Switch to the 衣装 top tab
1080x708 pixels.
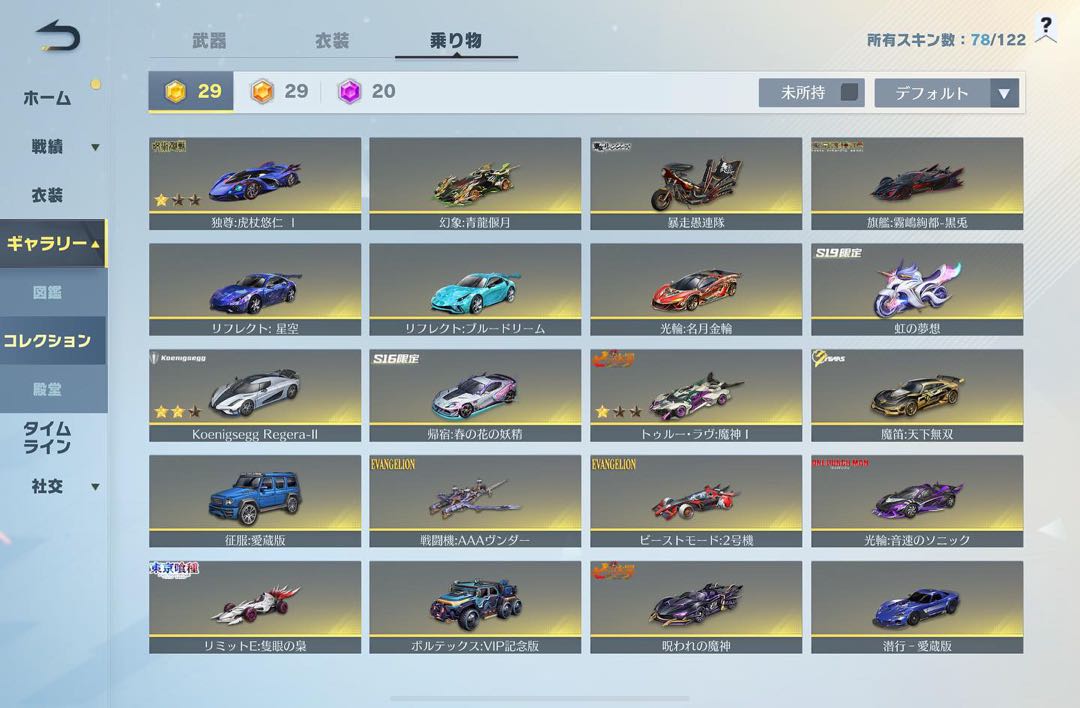click(332, 41)
